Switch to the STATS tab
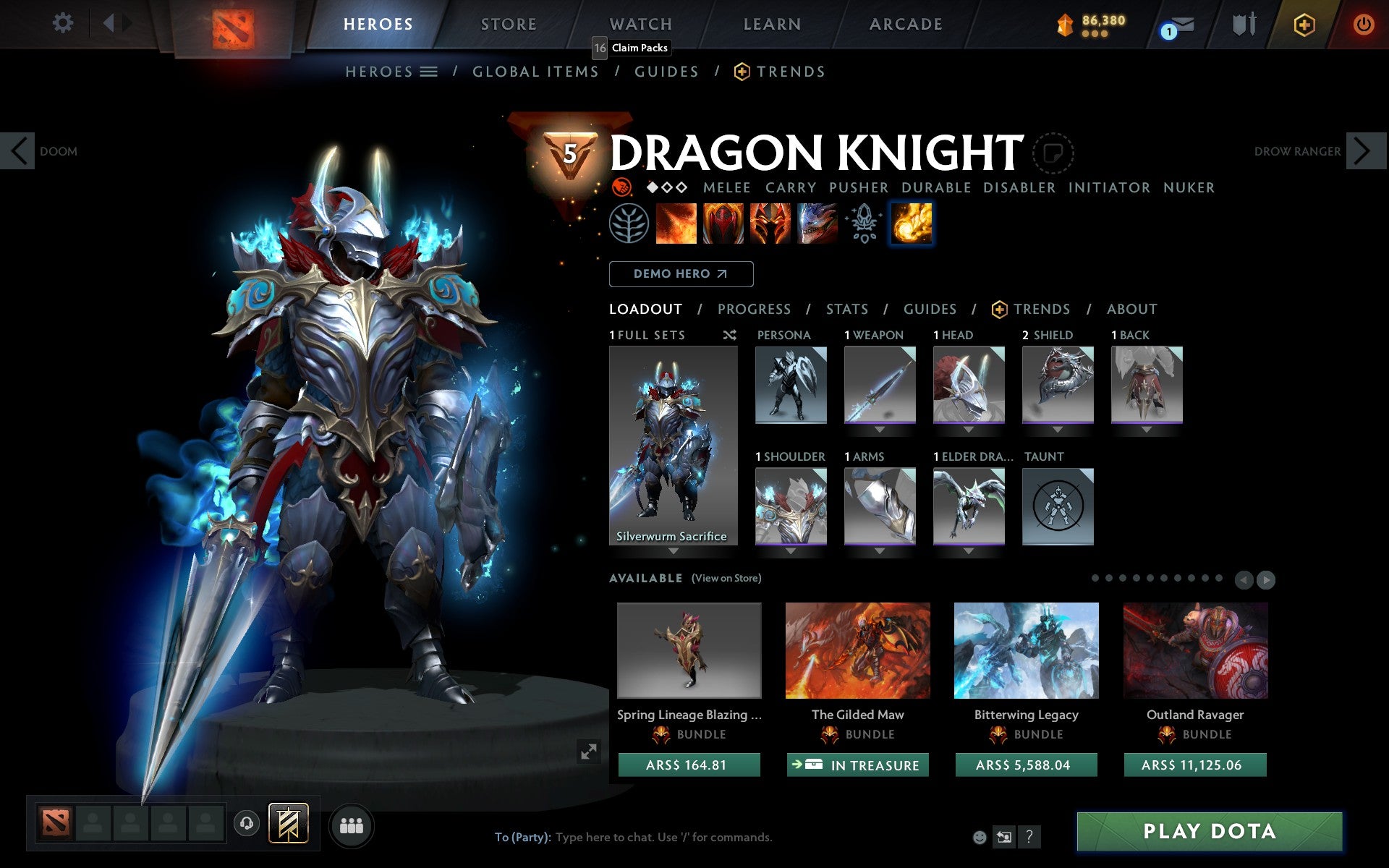Viewport: 1389px width, 868px height. click(x=846, y=310)
